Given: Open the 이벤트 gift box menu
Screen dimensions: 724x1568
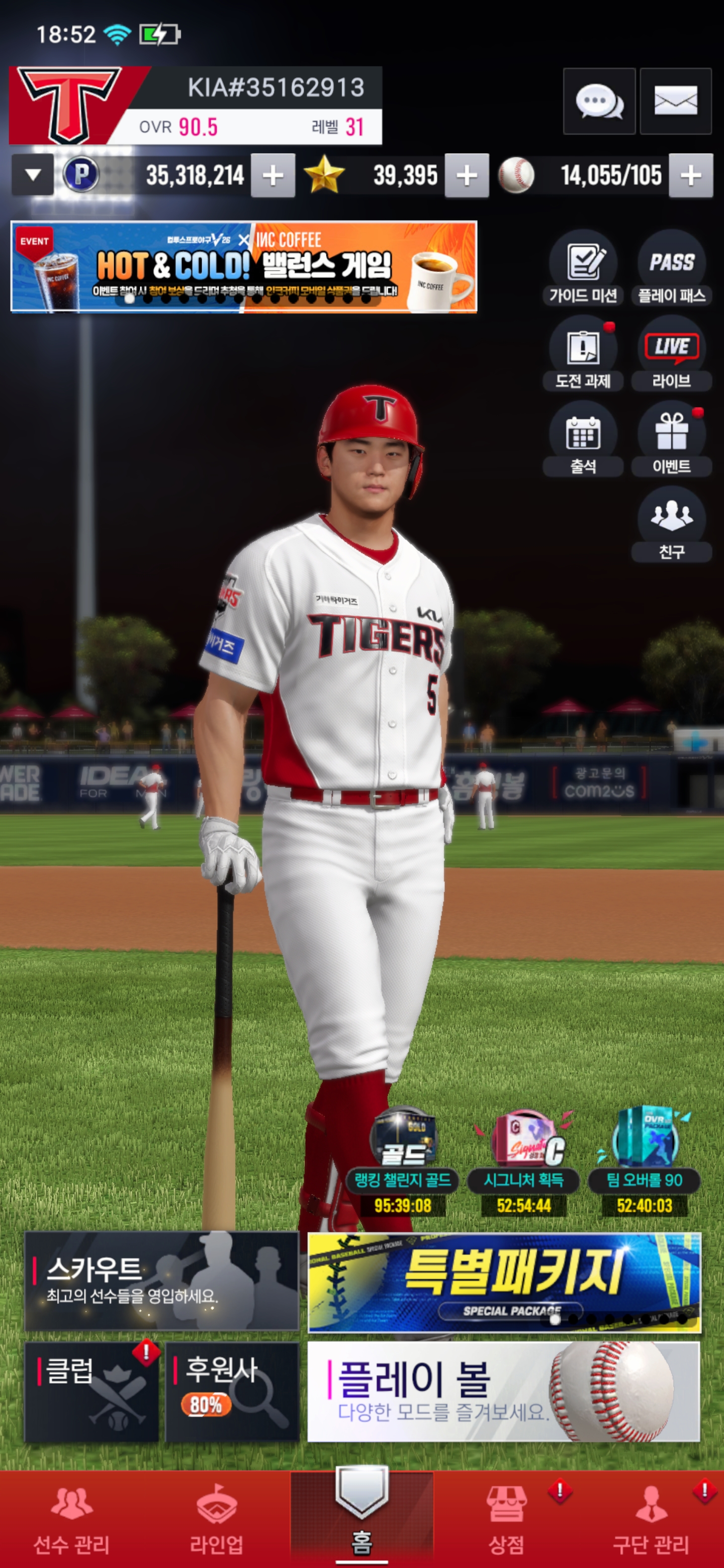Looking at the screenshot, I should point(671,439).
